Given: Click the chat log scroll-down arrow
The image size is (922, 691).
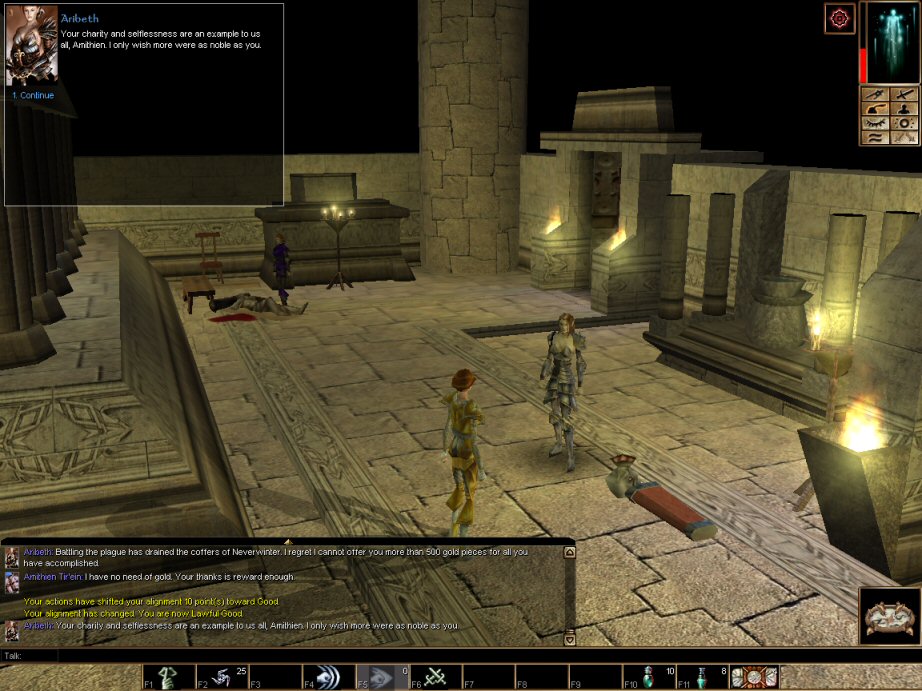Looking at the screenshot, I should (570, 639).
